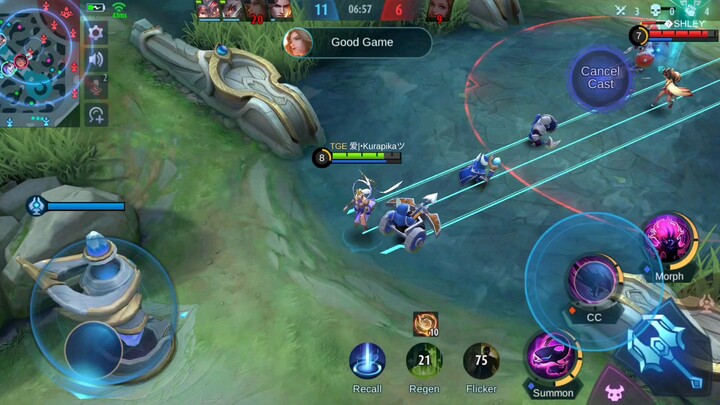Open the gear settings icon

click(96, 33)
